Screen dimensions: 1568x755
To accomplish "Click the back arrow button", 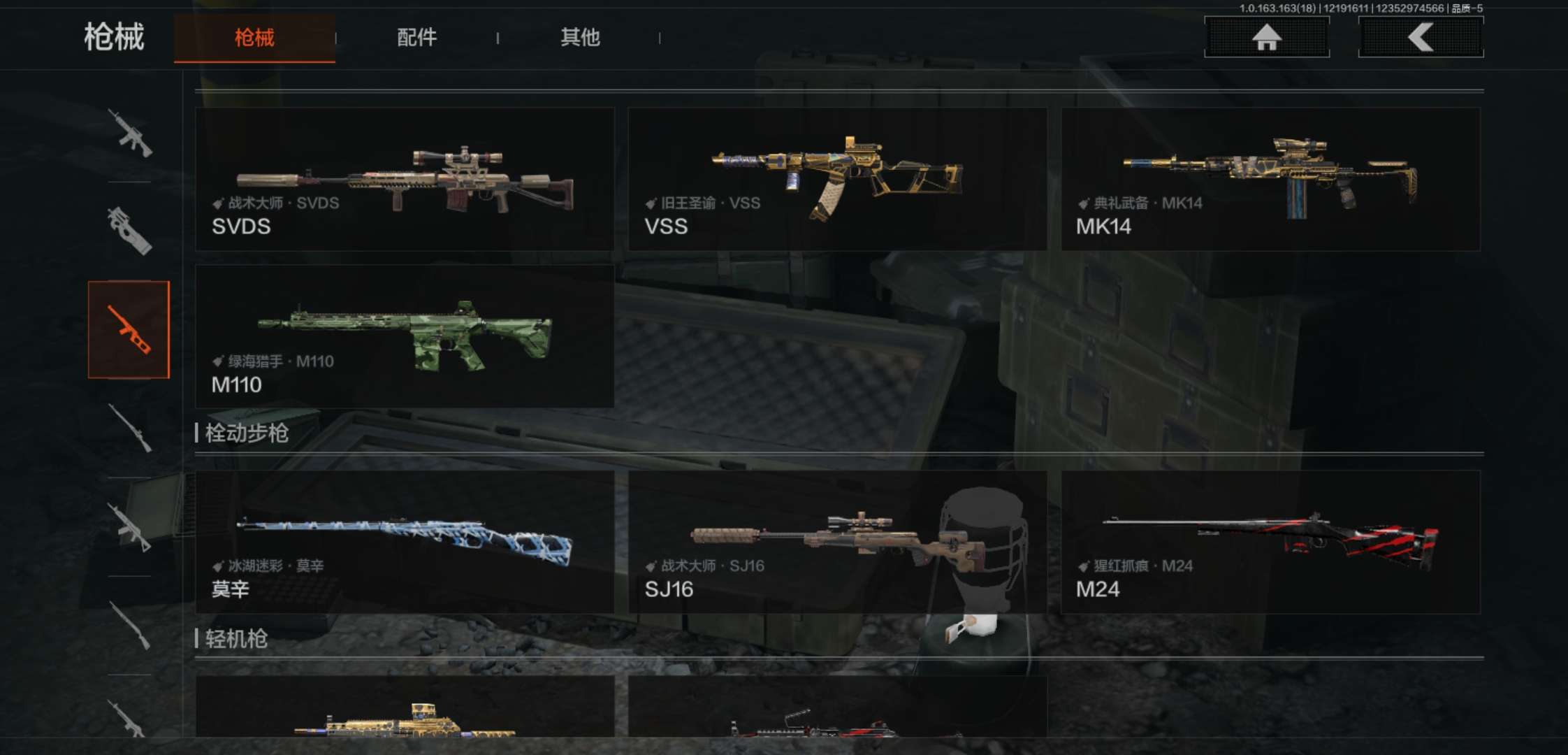I will (1421, 37).
